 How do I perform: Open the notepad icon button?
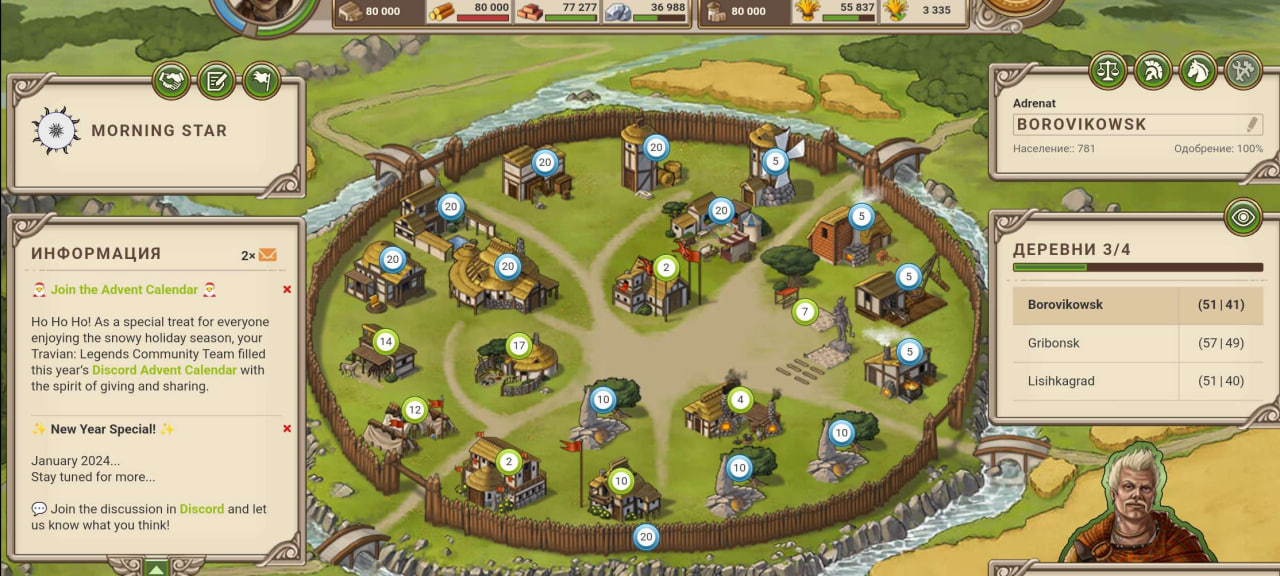[x=216, y=80]
